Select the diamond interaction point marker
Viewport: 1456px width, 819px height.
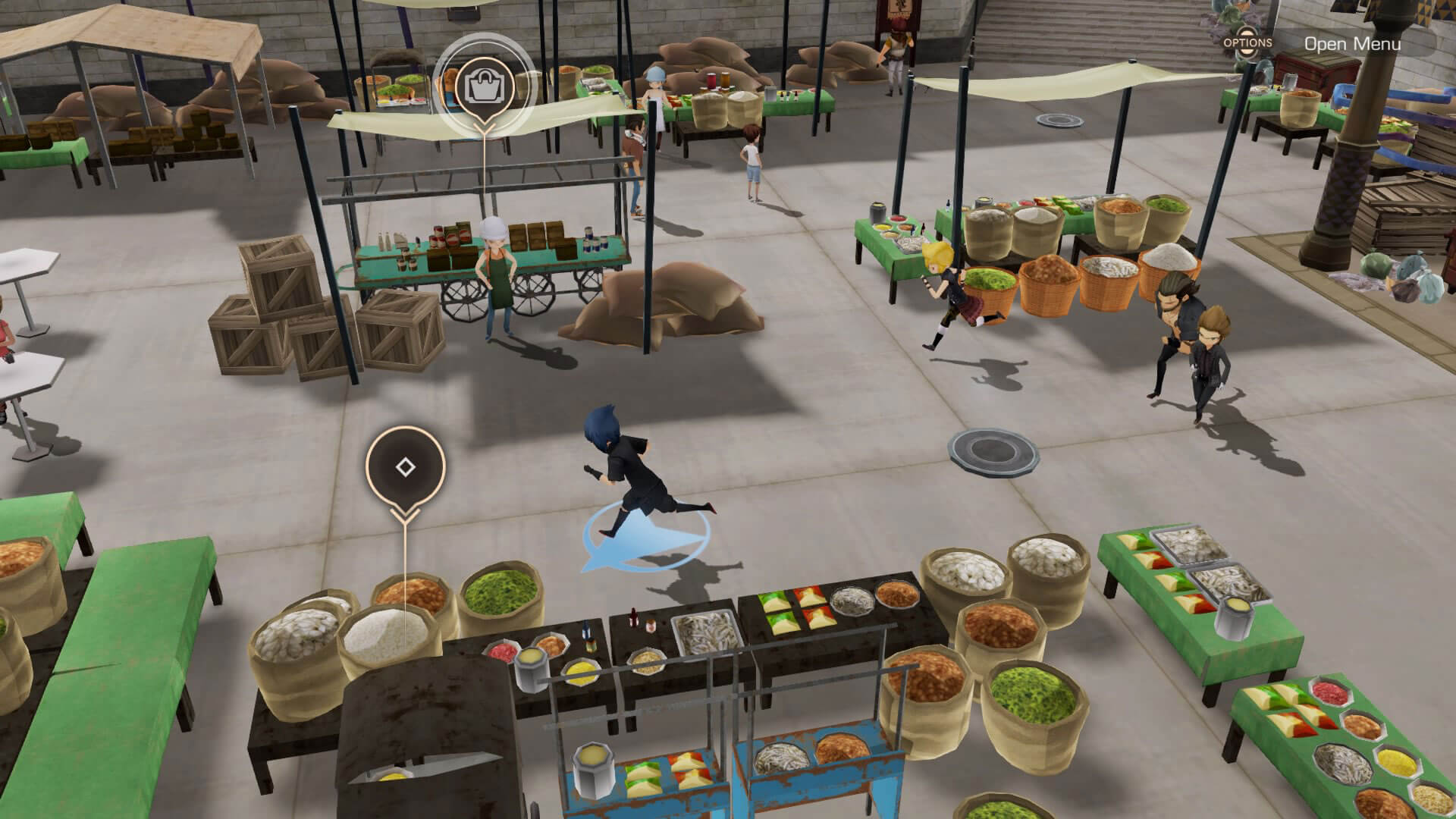[405, 467]
